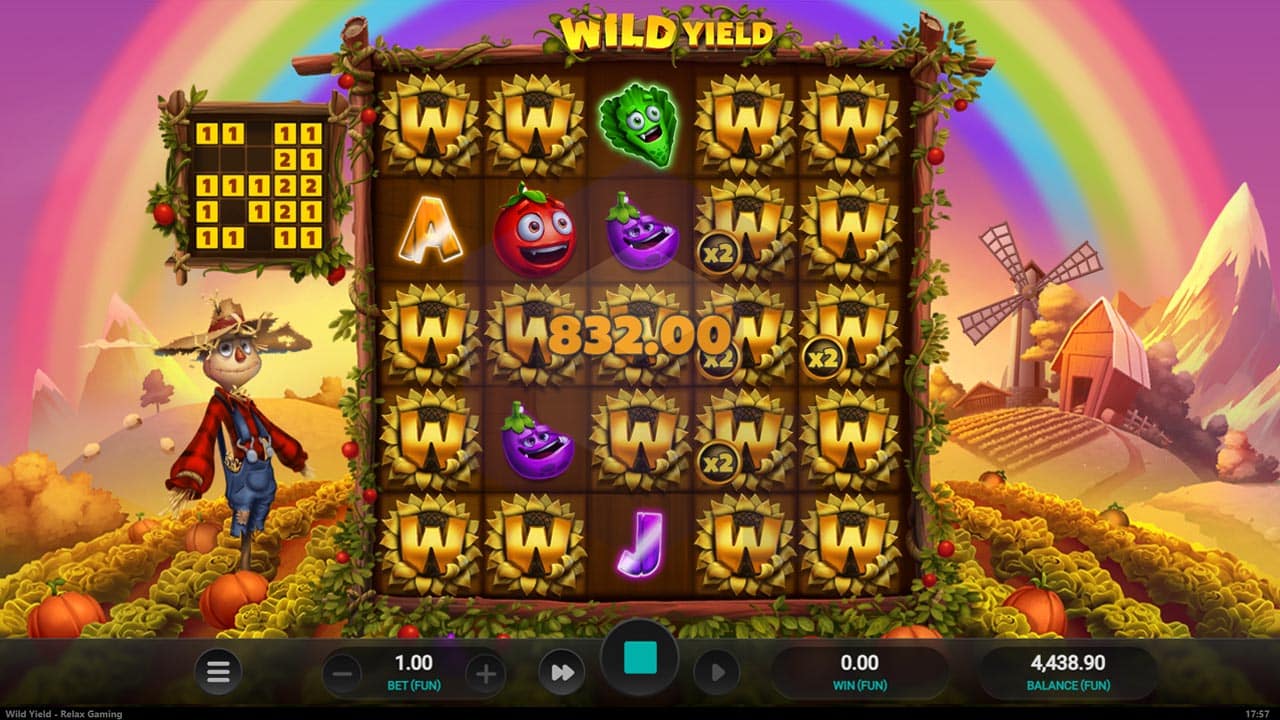Click the orange A letter symbol

point(433,228)
